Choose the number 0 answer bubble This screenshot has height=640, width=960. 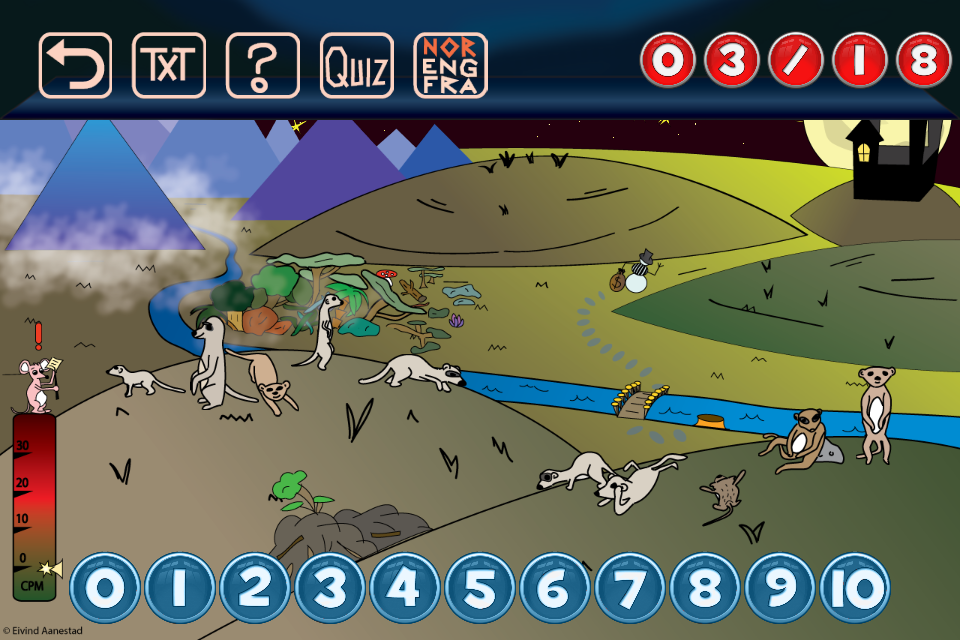104,588
